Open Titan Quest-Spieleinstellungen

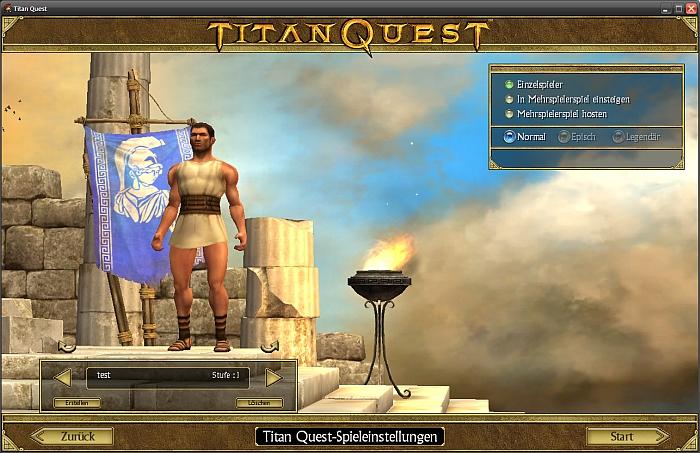[349, 436]
